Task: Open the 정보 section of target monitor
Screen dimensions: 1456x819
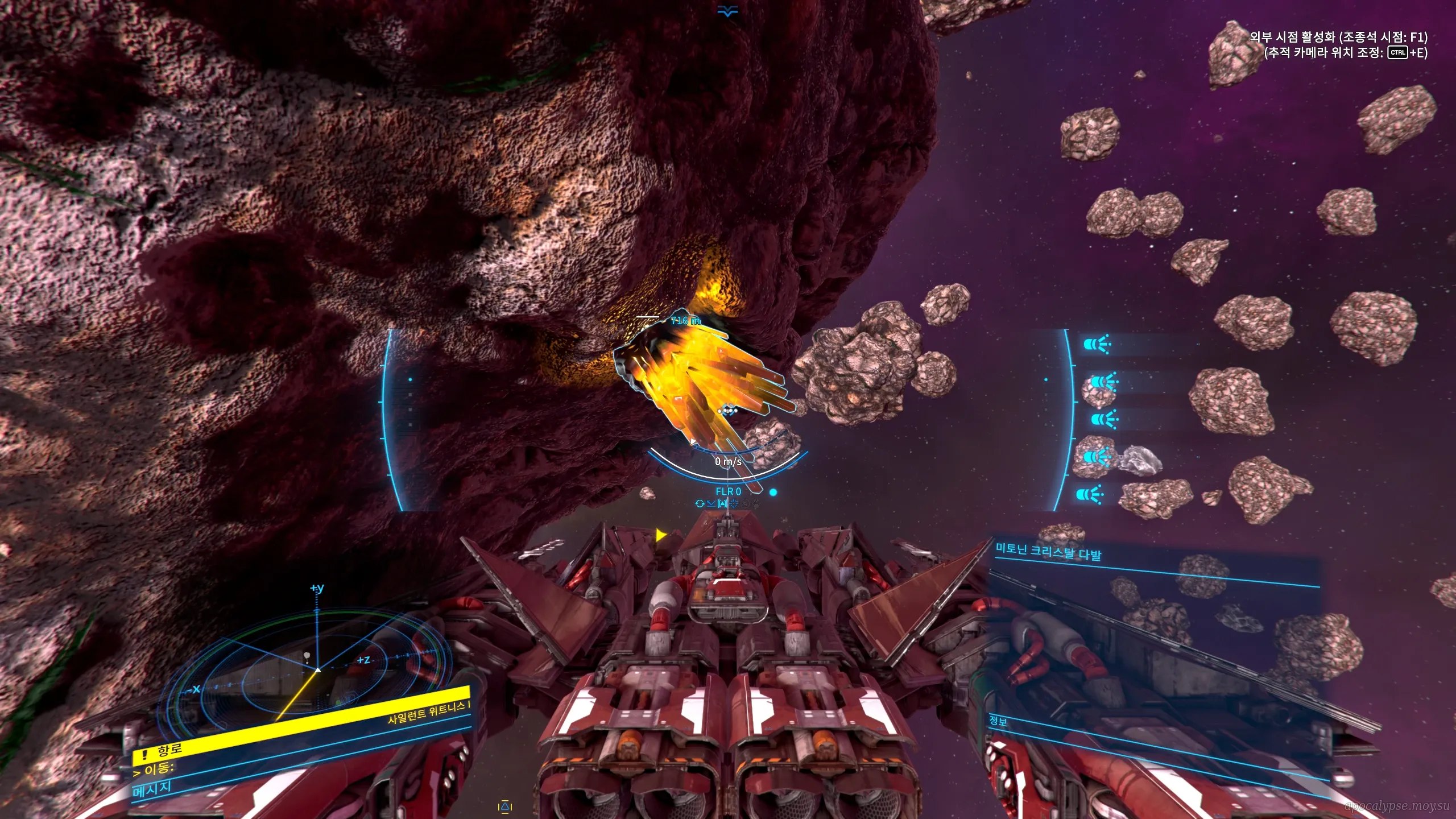Action: (x=998, y=721)
